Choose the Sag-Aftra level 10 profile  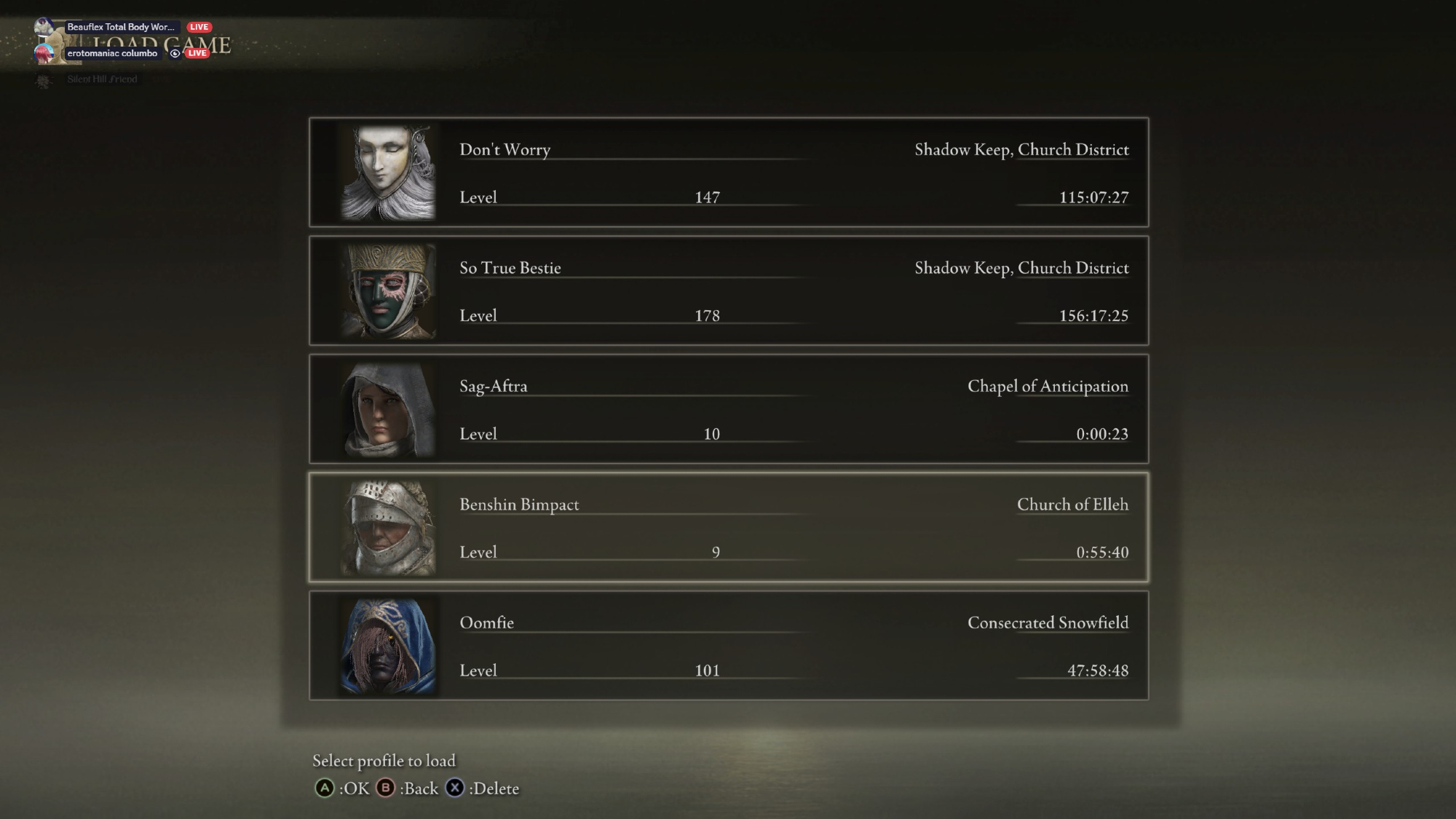click(728, 409)
